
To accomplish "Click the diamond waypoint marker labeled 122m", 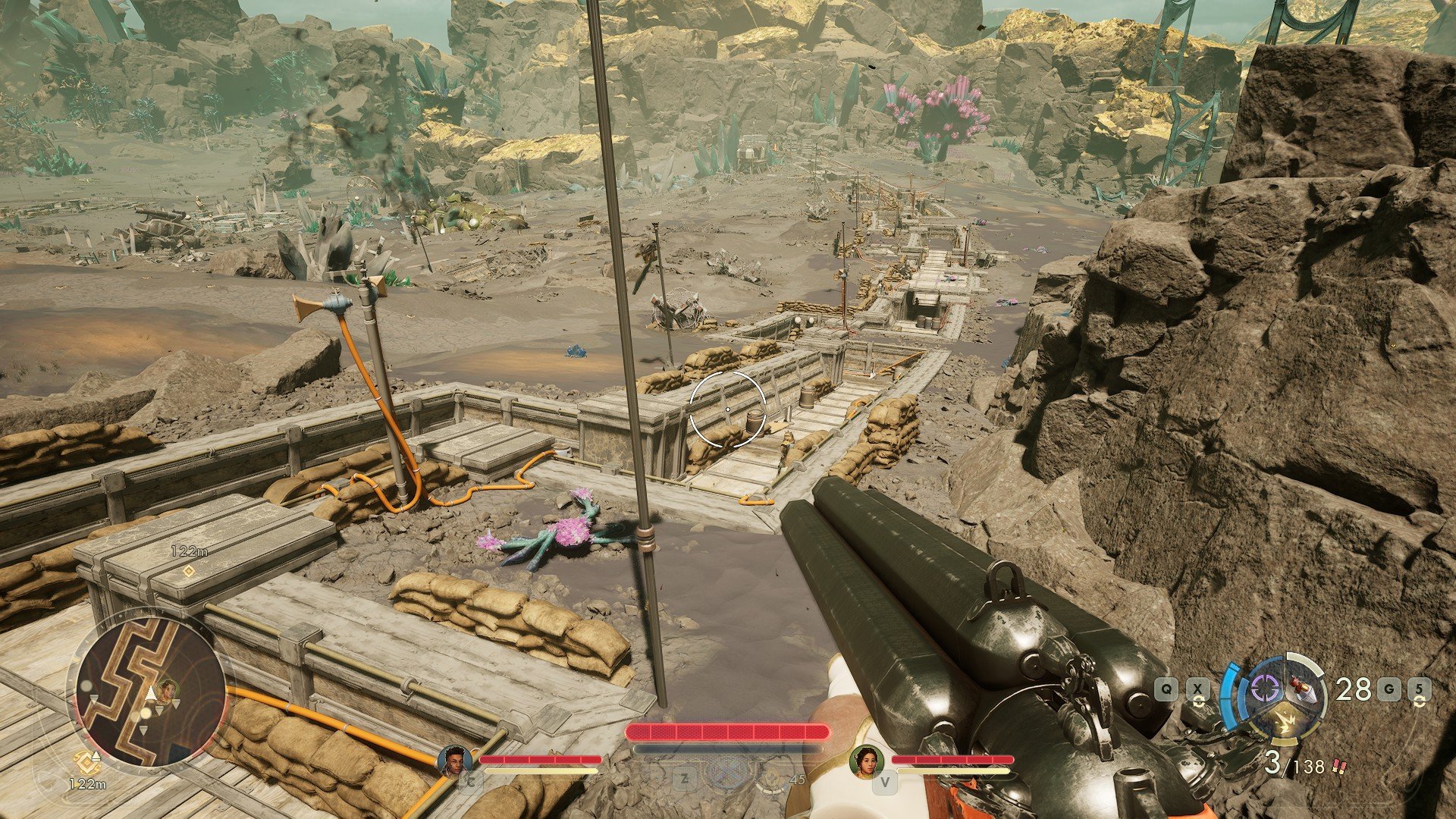I will (189, 570).
